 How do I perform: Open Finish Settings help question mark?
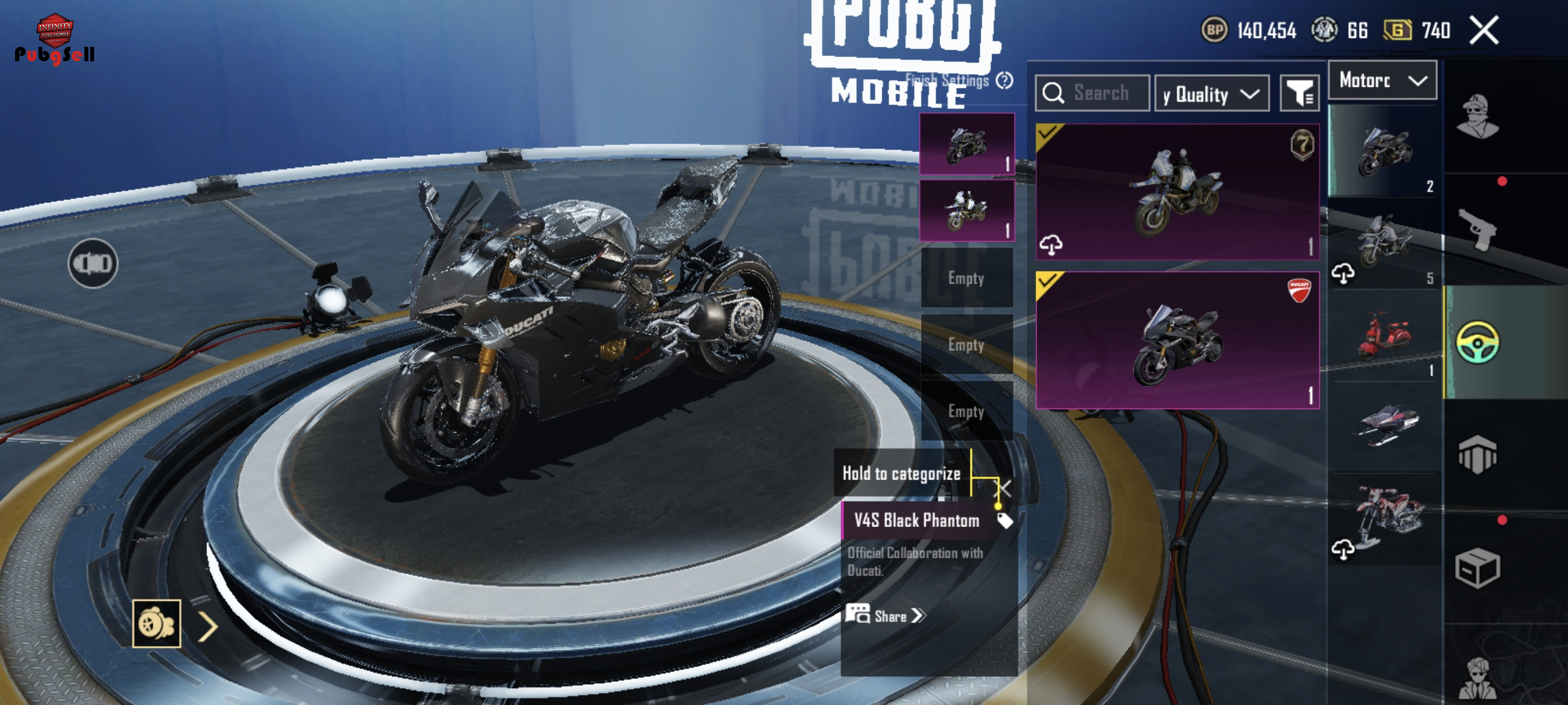pos(1004,80)
